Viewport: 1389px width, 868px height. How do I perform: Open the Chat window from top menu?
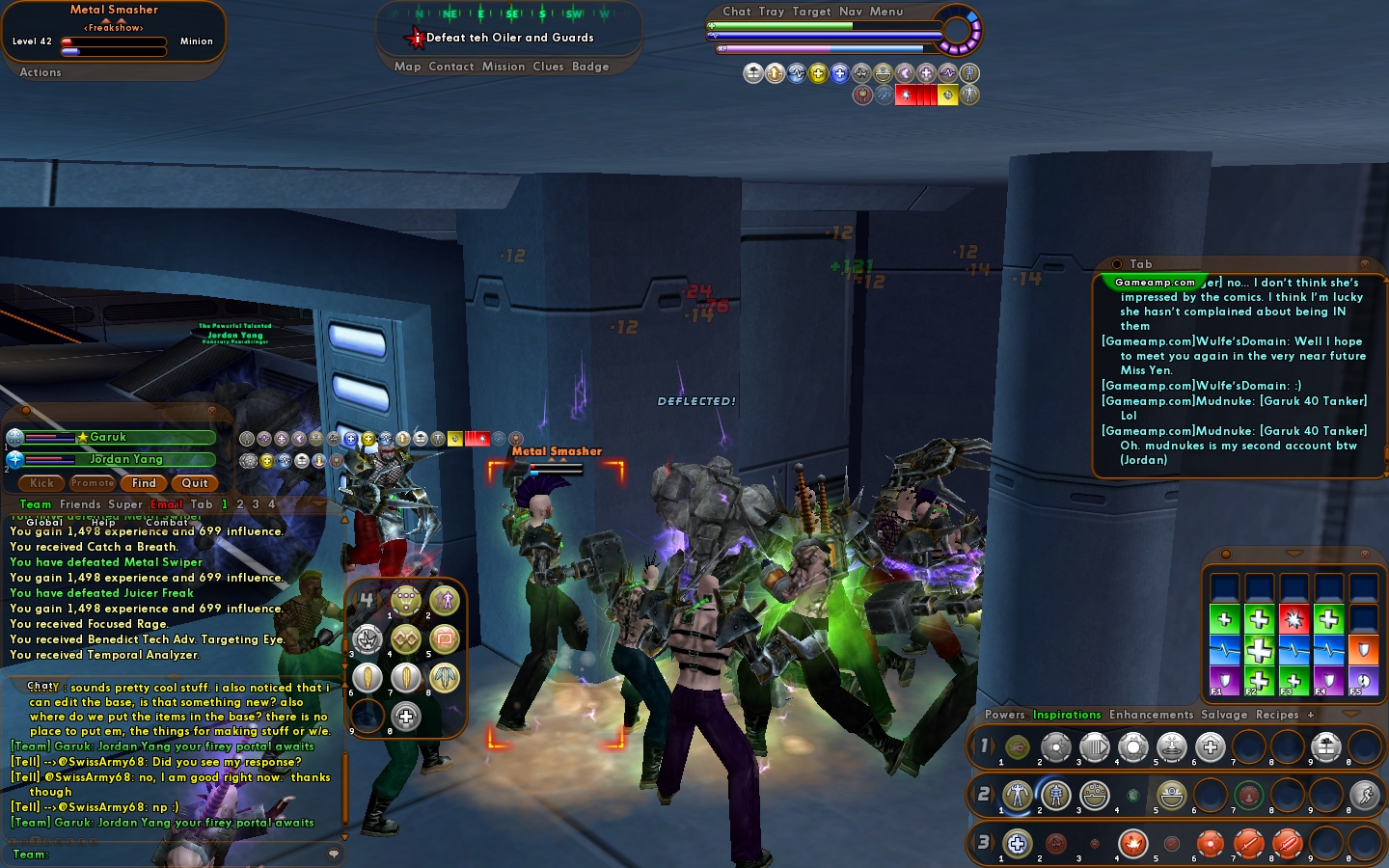[737, 12]
